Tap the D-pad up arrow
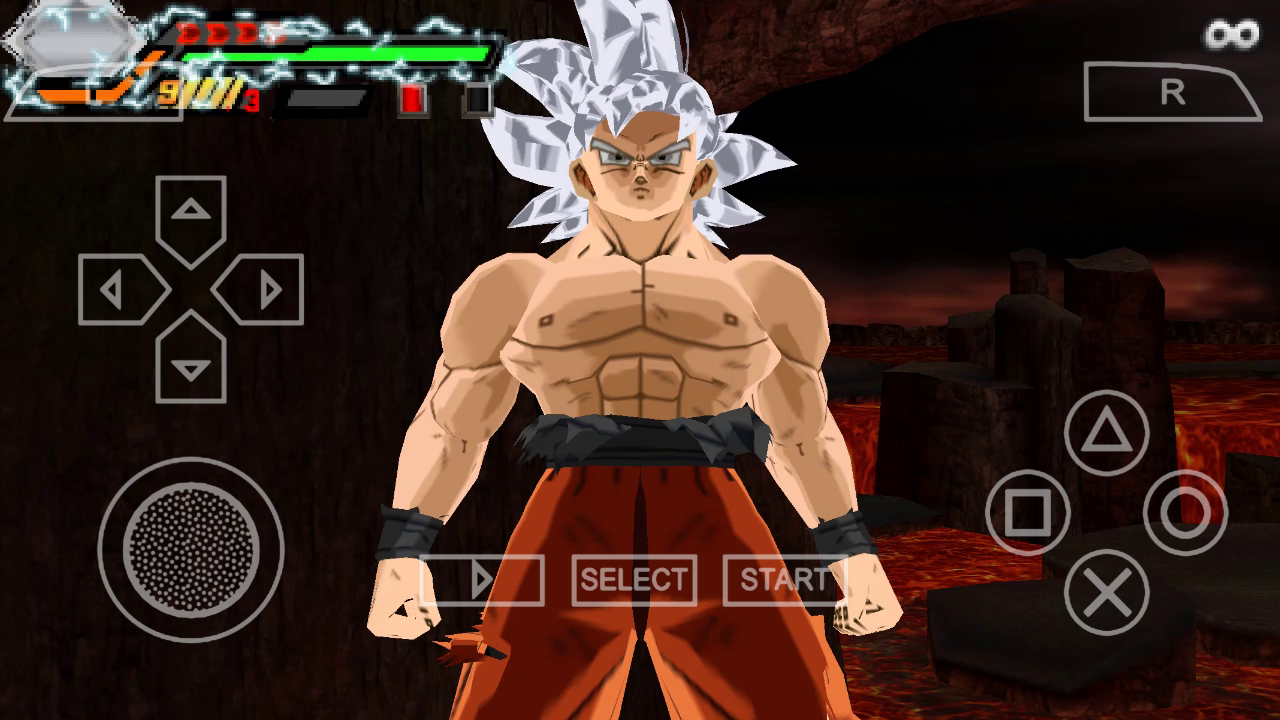The image size is (1280, 720). pyautogui.click(x=191, y=214)
